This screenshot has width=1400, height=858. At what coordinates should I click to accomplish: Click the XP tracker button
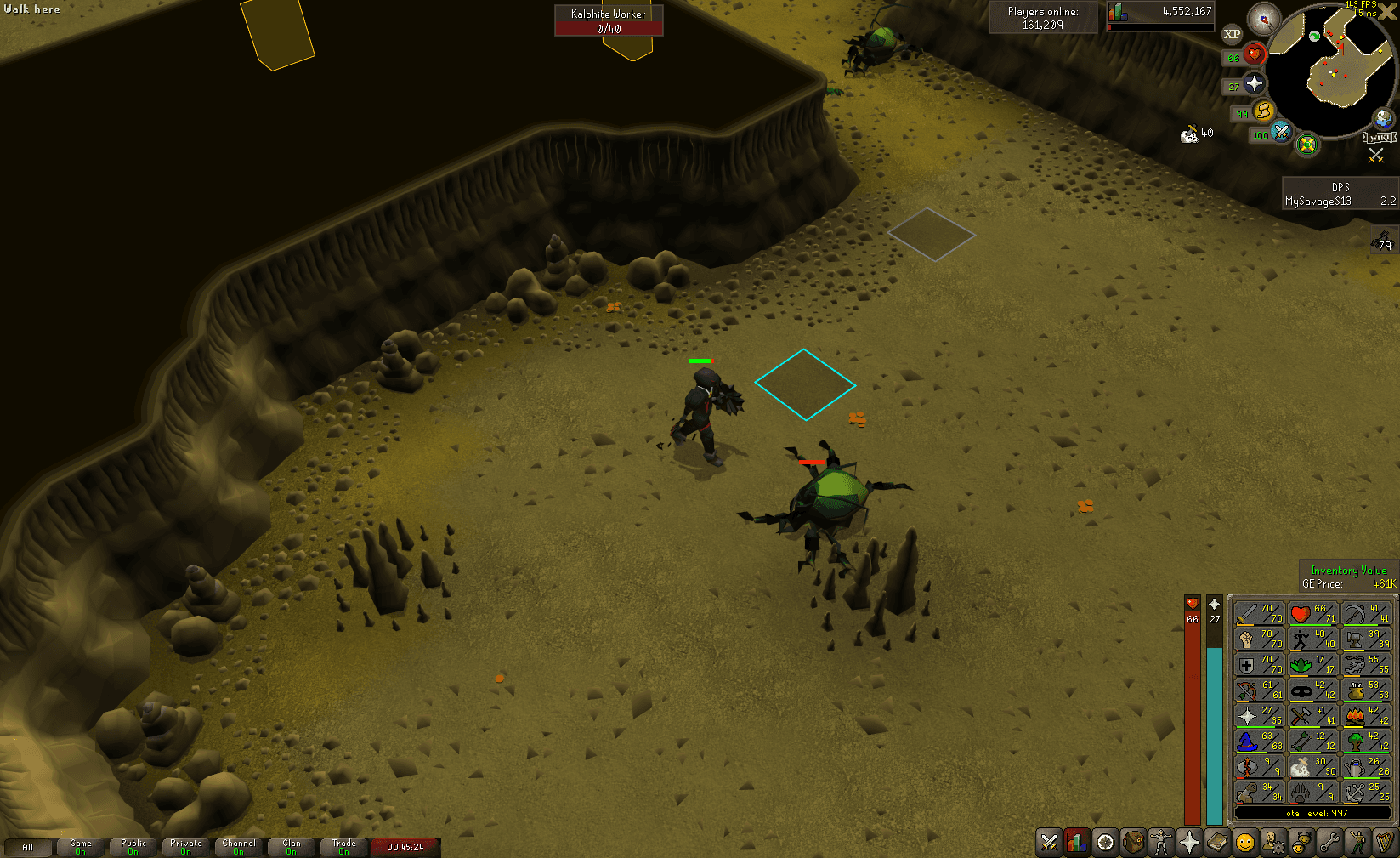pyautogui.click(x=1231, y=34)
